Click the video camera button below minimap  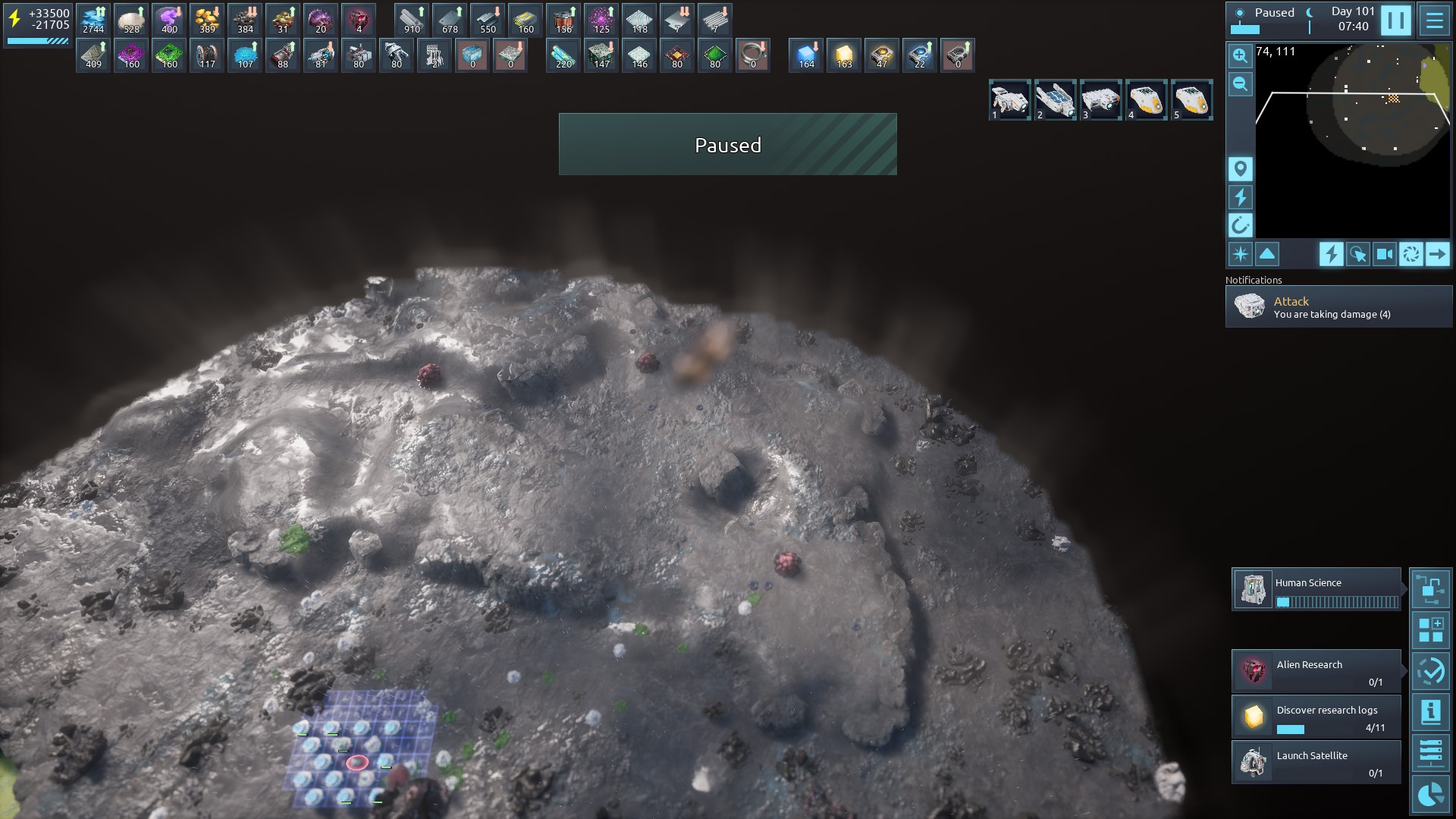pos(1384,254)
